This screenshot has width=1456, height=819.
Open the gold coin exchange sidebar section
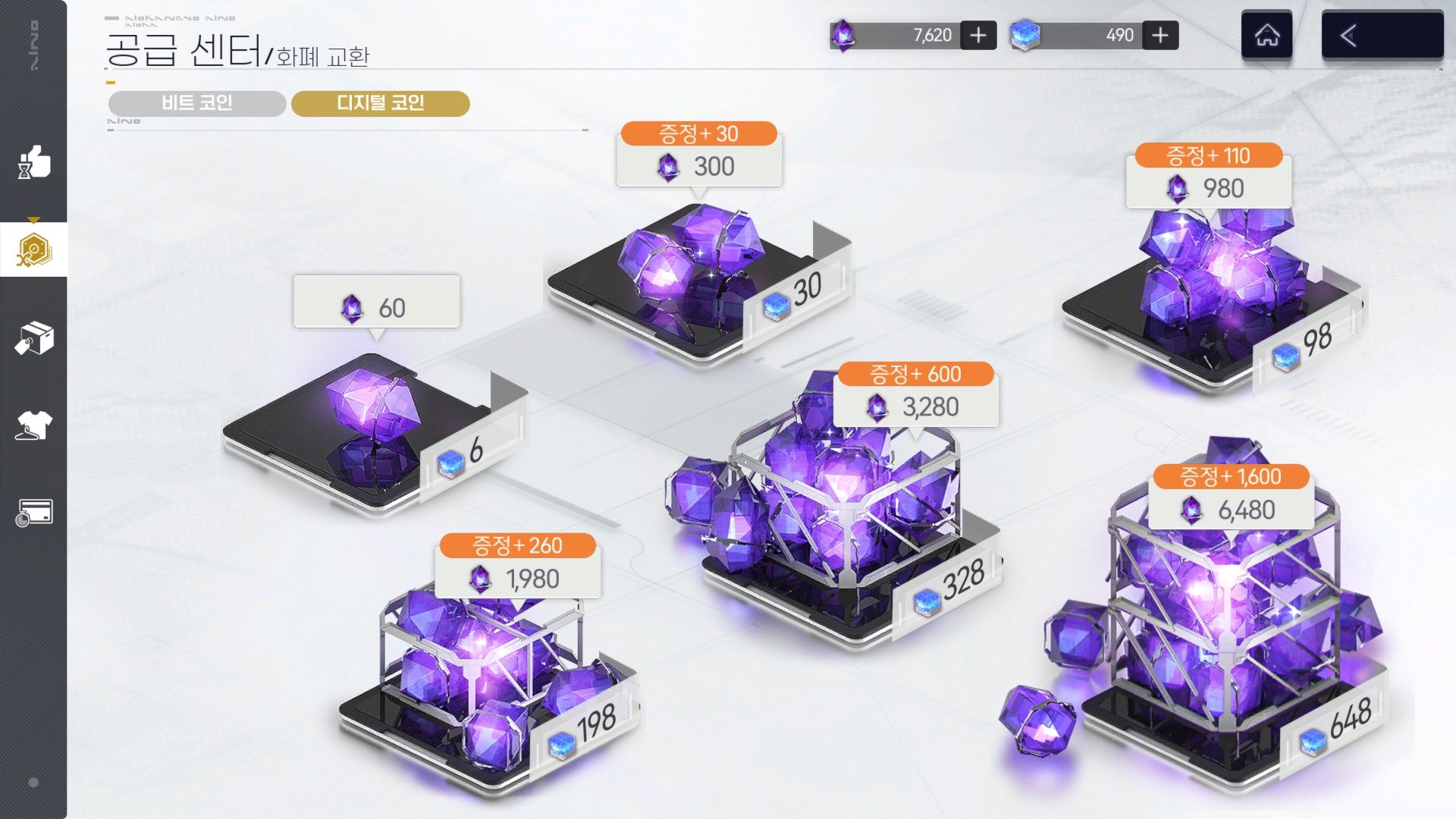(x=33, y=249)
